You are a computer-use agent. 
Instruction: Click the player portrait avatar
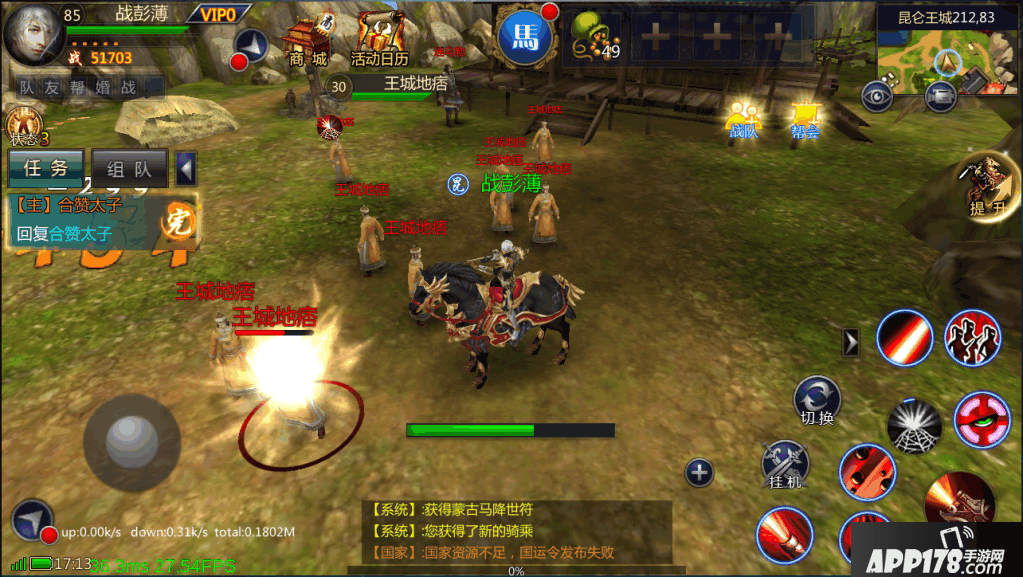click(x=33, y=33)
